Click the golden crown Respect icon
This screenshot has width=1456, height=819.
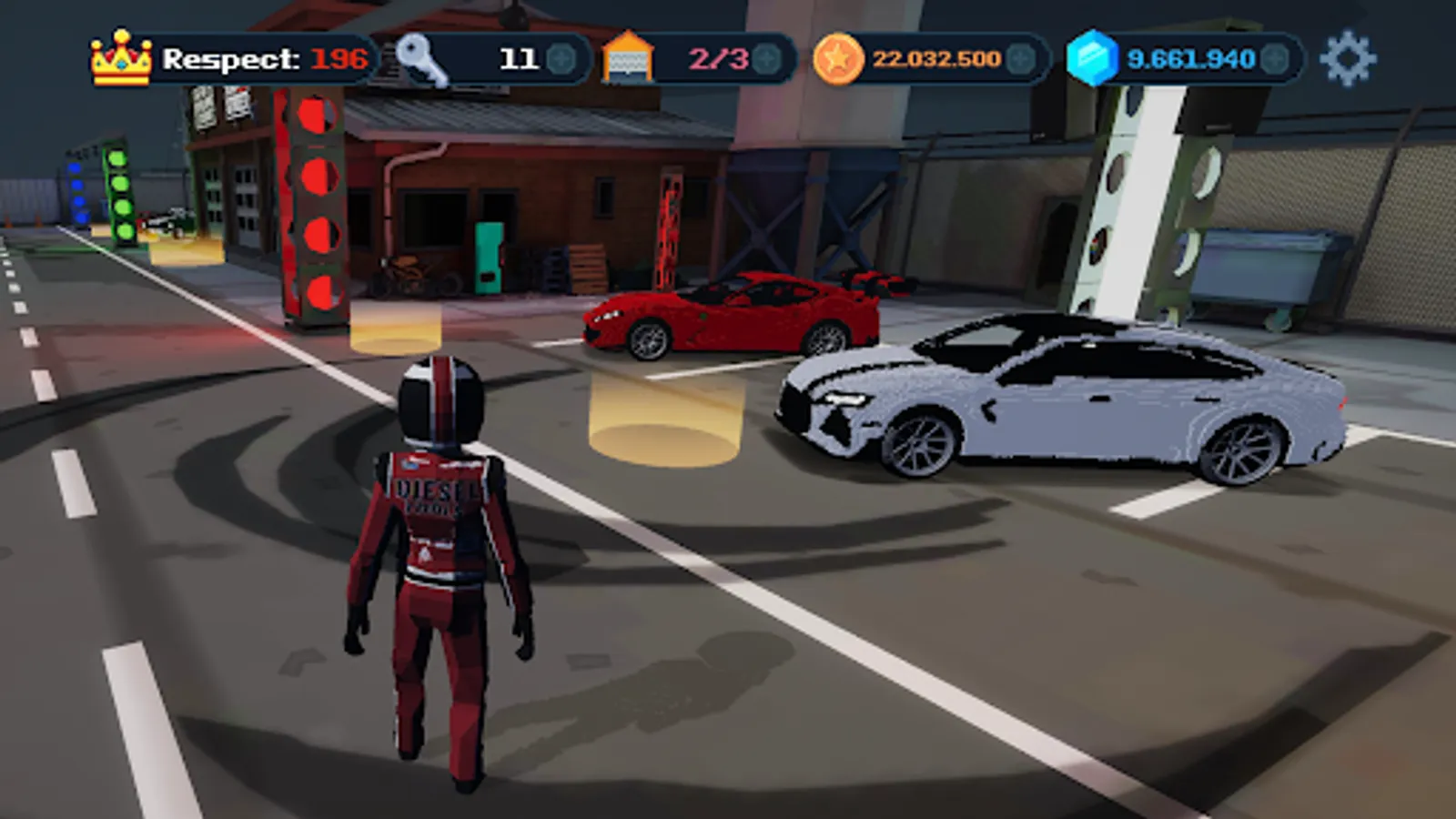(x=118, y=56)
